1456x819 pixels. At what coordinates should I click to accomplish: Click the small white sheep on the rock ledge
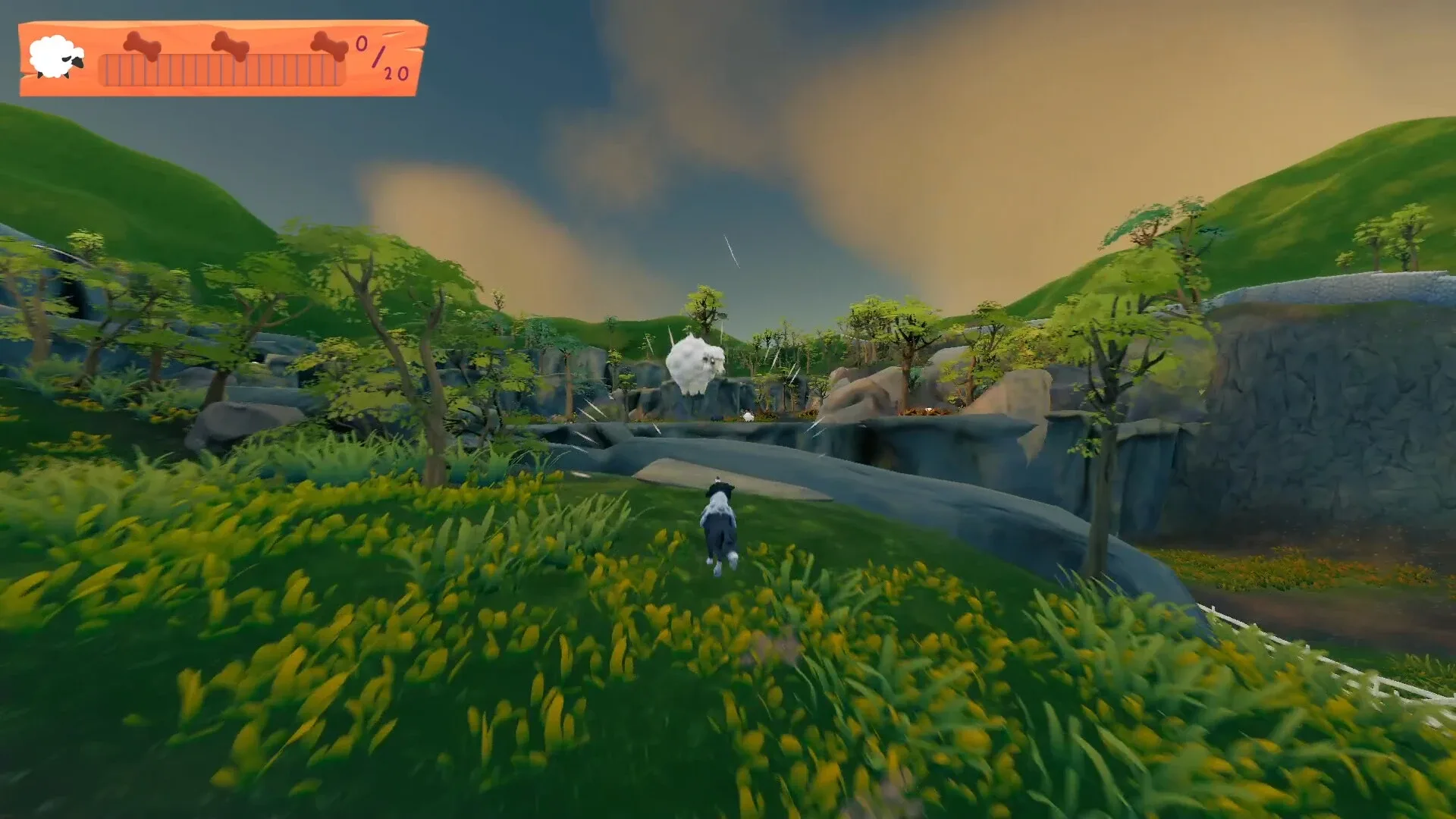click(748, 415)
